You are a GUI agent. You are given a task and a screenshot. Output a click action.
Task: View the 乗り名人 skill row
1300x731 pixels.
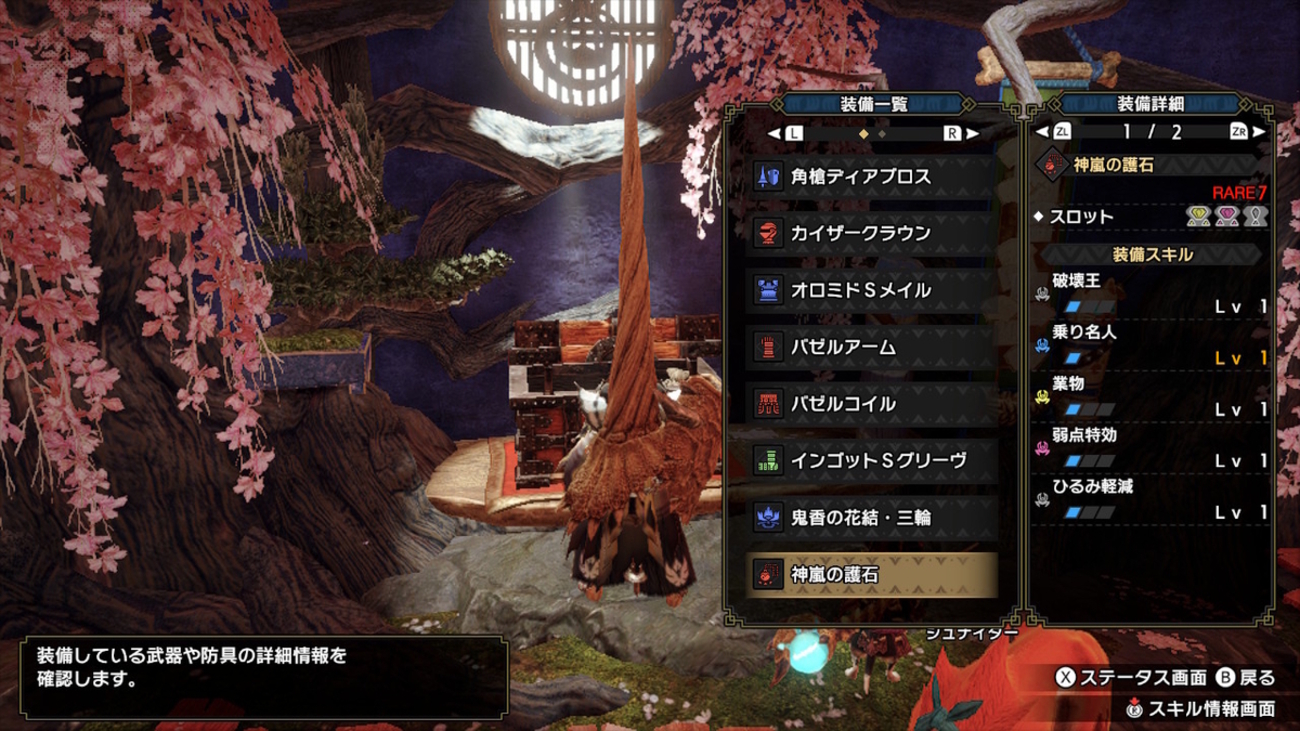point(1152,346)
